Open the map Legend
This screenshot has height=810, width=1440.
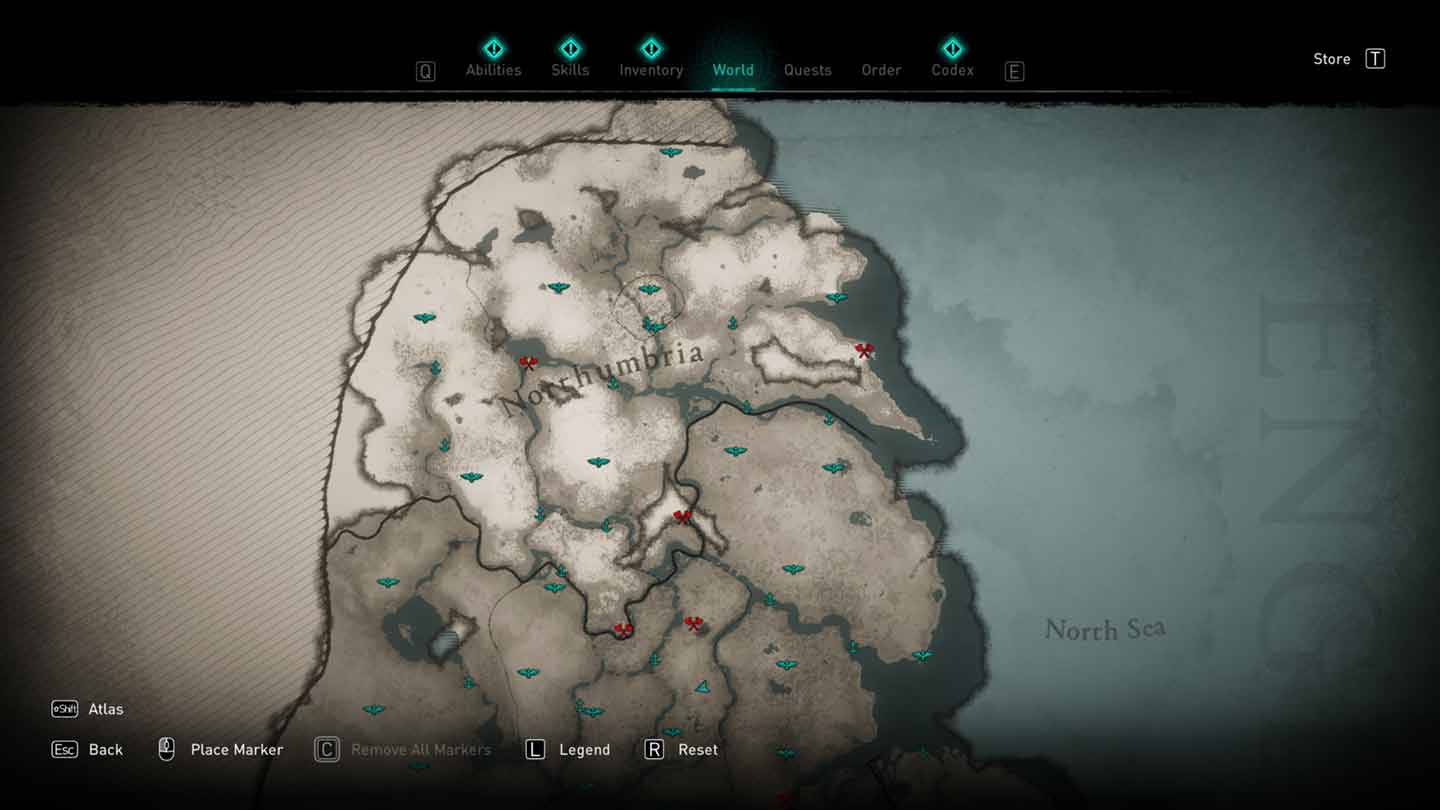click(584, 749)
